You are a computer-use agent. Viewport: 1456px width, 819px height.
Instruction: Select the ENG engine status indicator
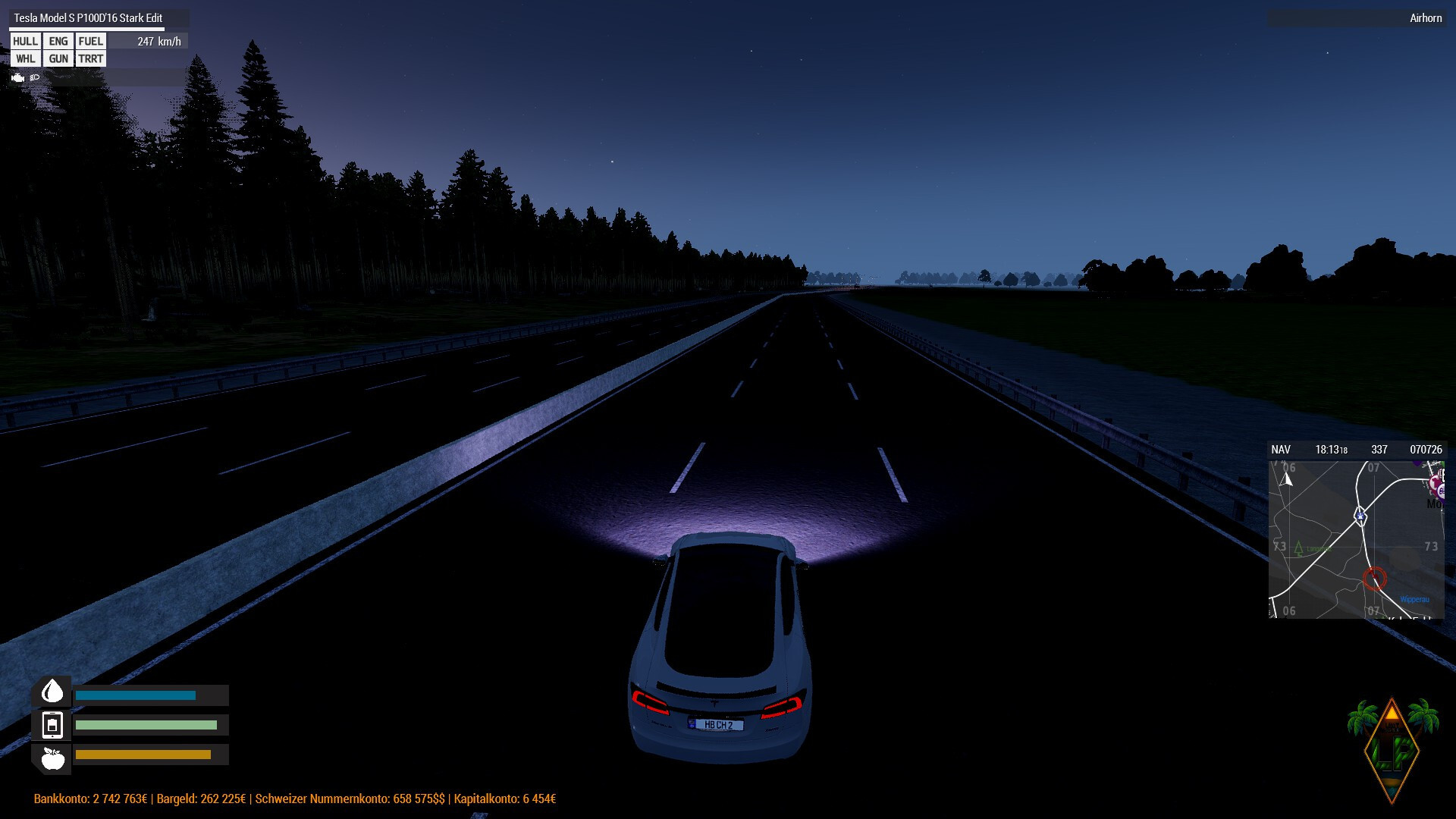pyautogui.click(x=58, y=42)
